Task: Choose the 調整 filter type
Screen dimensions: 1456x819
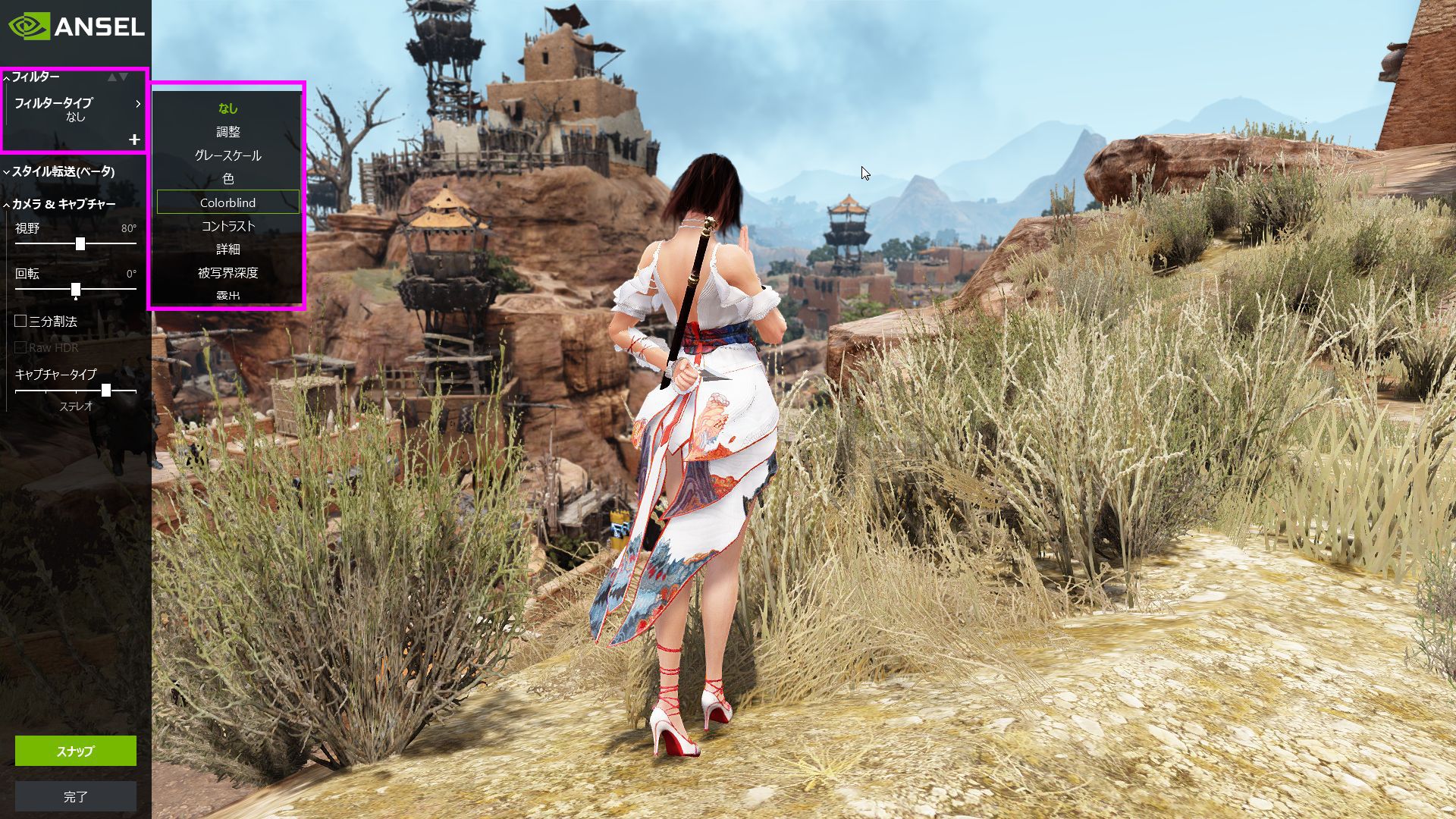Action: click(227, 132)
